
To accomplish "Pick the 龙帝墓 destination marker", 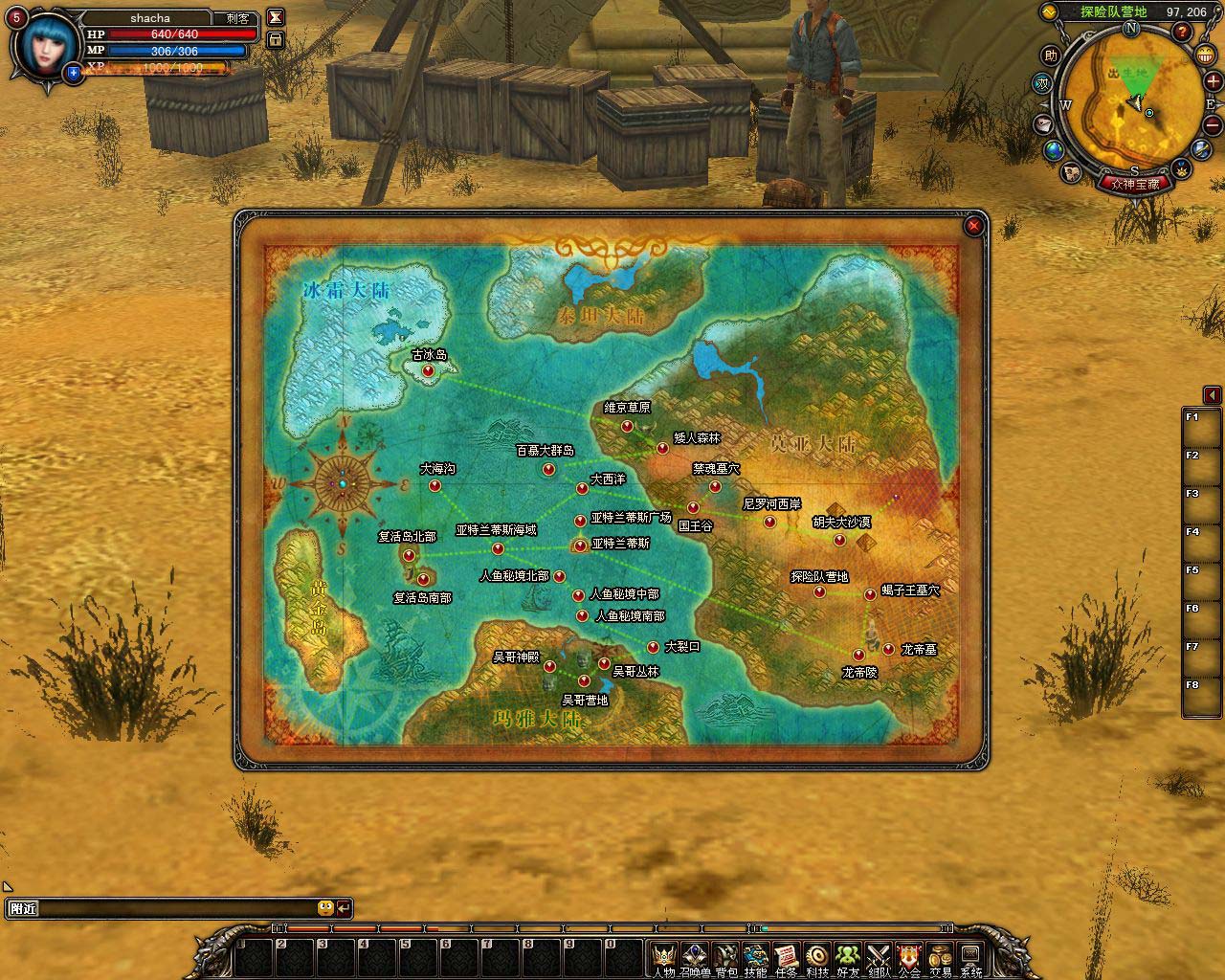I will tap(889, 650).
